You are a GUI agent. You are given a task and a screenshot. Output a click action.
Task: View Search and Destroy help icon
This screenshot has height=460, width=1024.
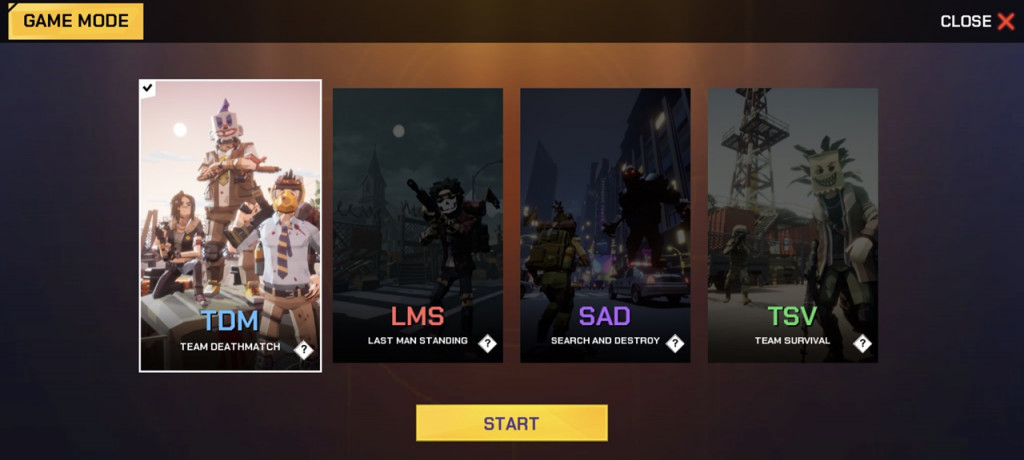coord(675,344)
